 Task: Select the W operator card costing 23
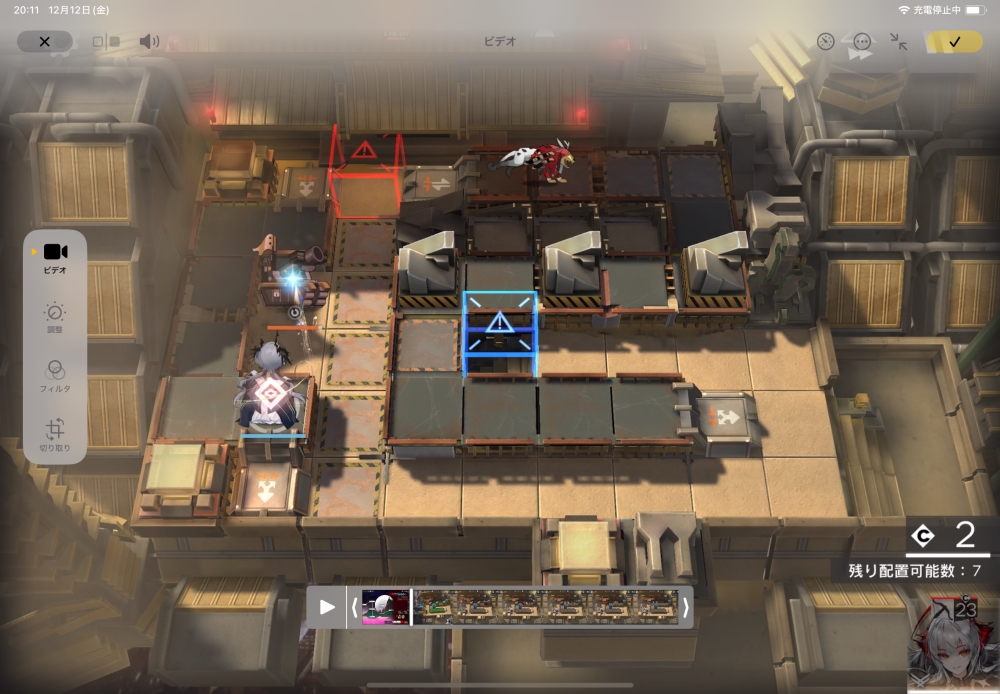coord(953,644)
